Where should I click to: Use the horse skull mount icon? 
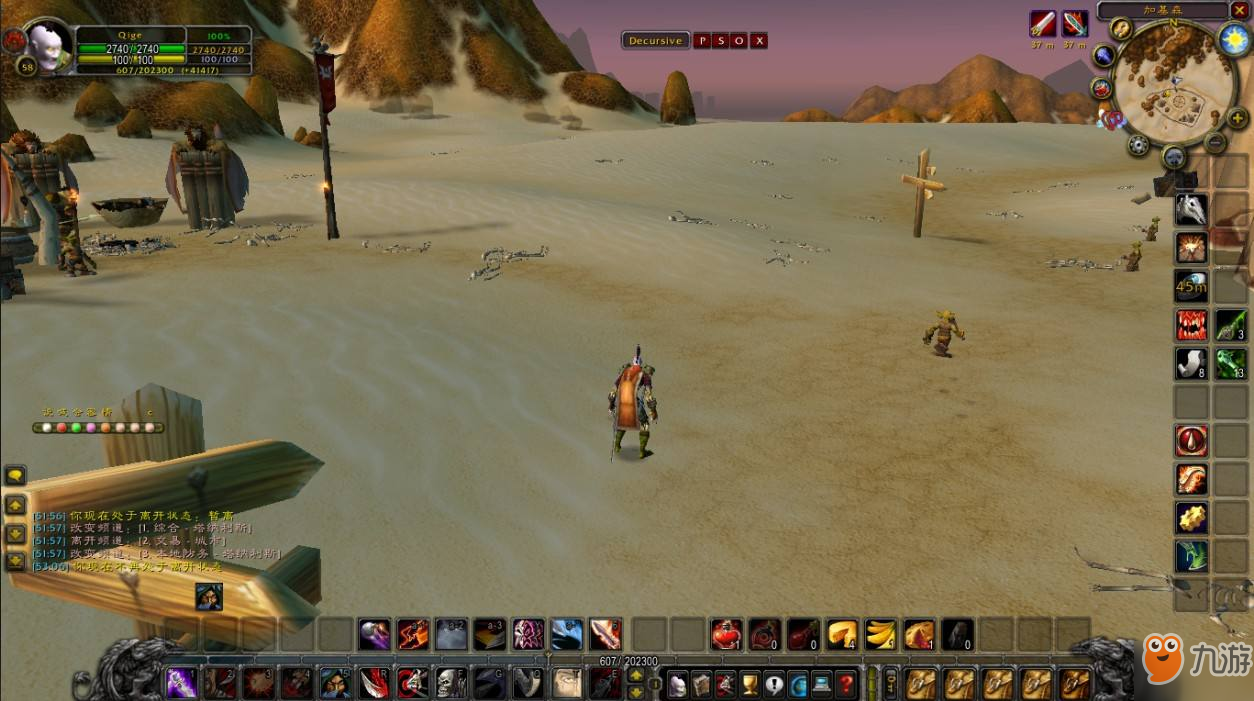coord(1191,209)
